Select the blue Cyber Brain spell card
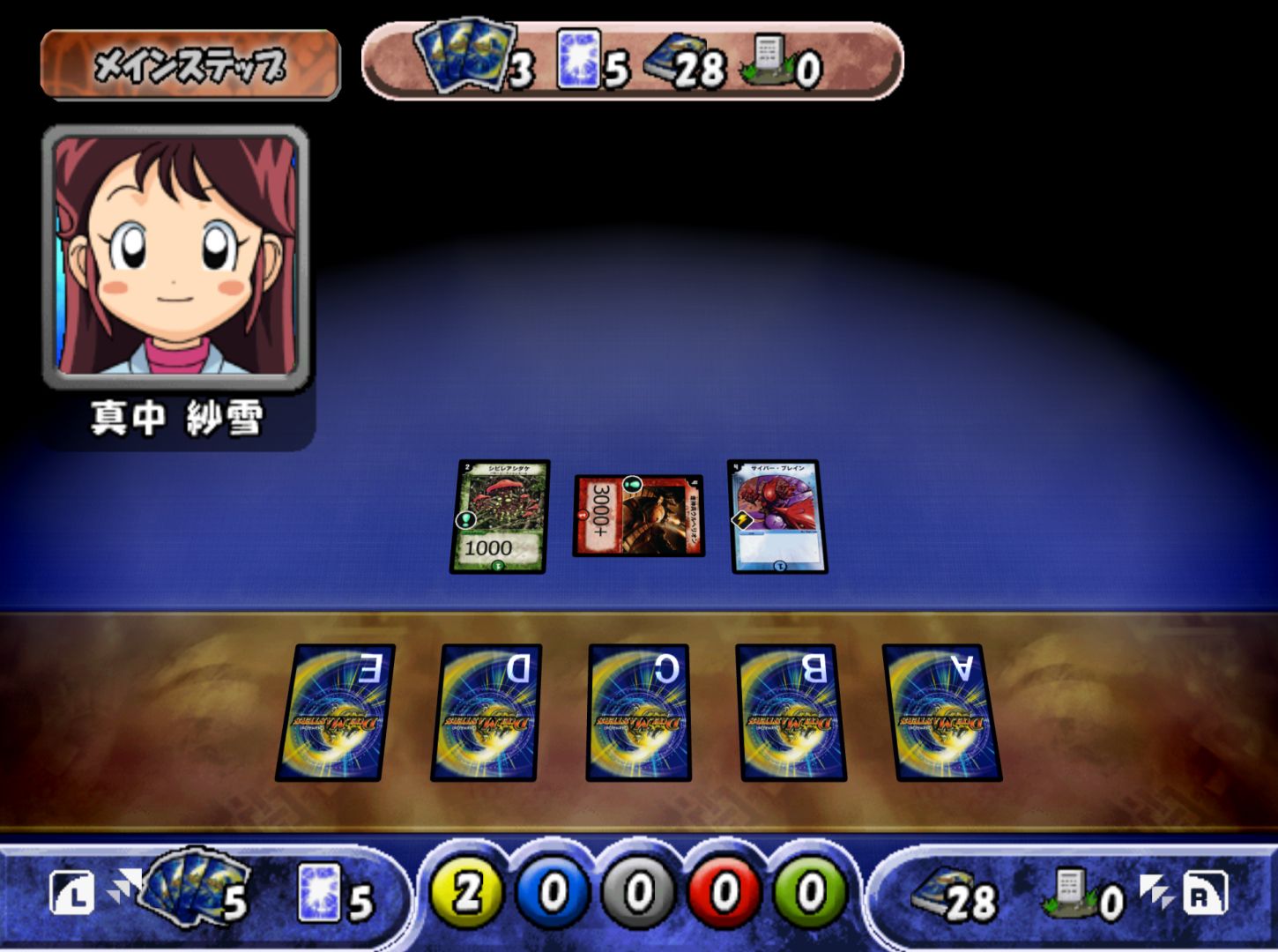This screenshot has width=1278, height=952. tap(777, 517)
